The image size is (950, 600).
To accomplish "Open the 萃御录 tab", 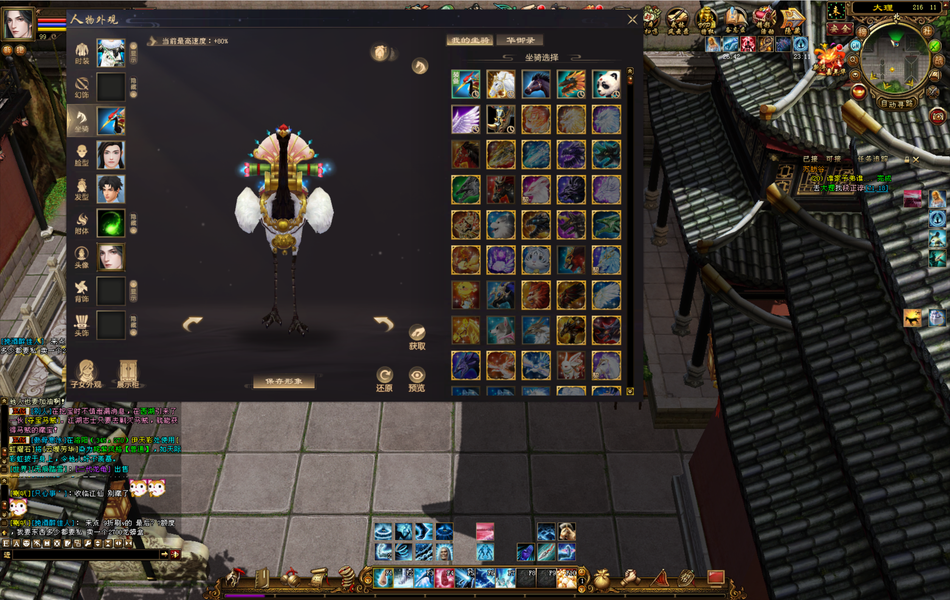I will click(519, 40).
